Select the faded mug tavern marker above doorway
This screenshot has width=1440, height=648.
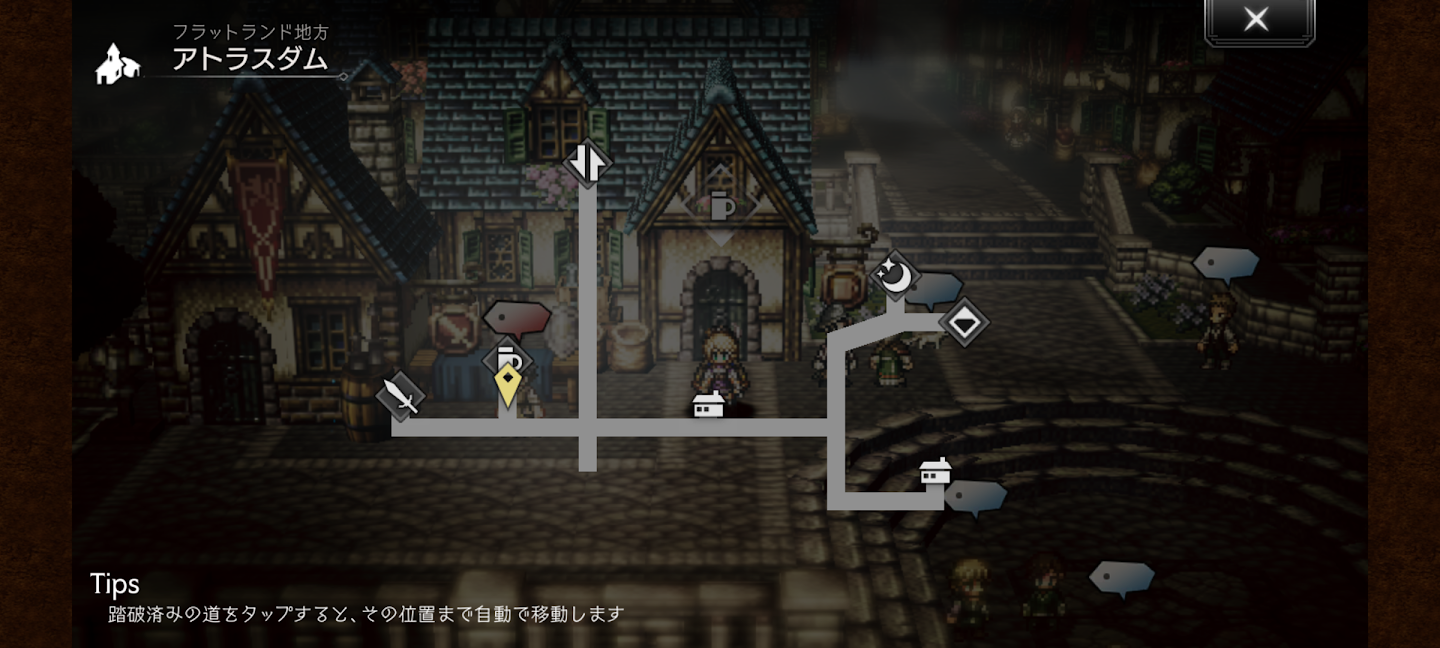(721, 207)
